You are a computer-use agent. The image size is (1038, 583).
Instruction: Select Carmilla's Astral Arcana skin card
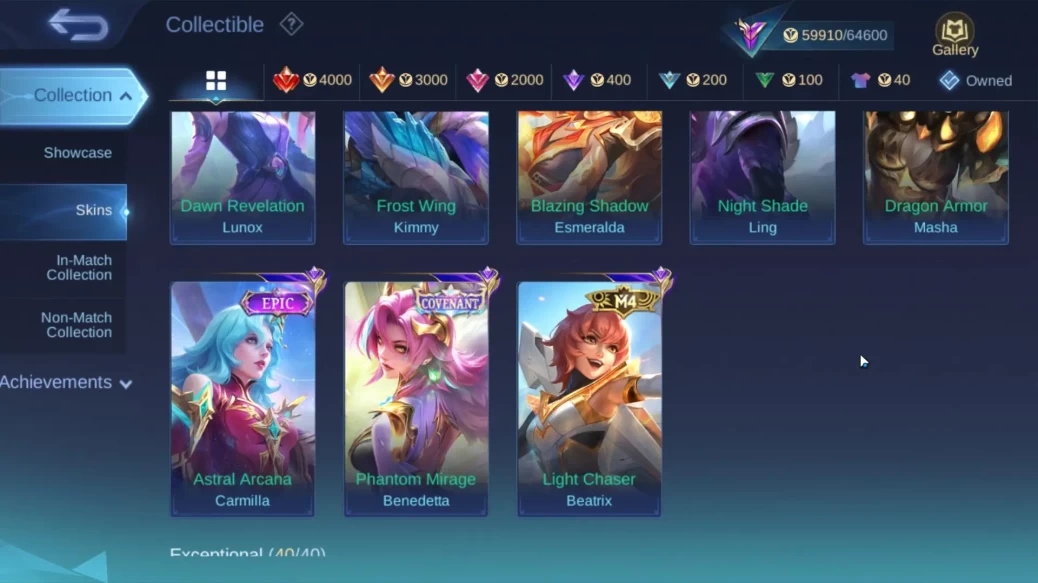pyautogui.click(x=243, y=397)
